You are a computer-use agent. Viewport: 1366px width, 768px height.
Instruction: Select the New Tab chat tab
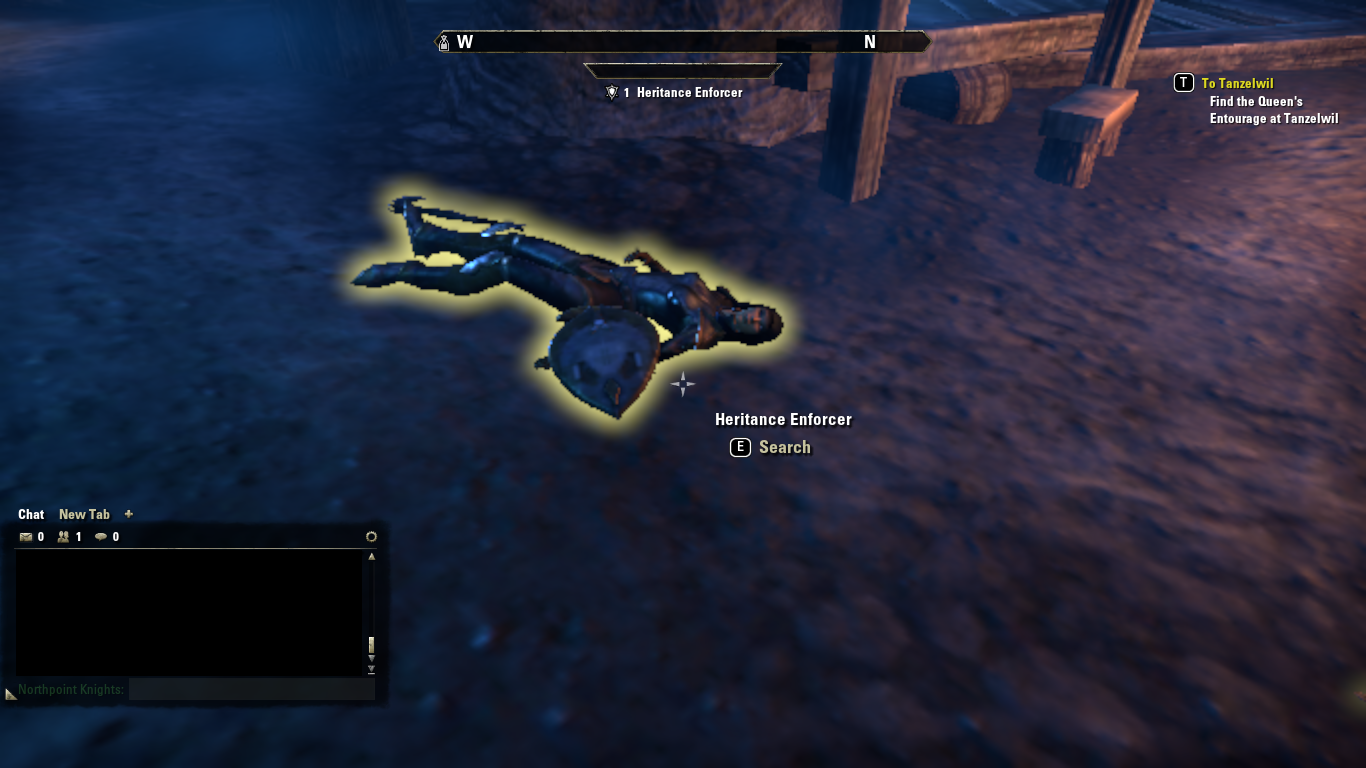tap(84, 514)
